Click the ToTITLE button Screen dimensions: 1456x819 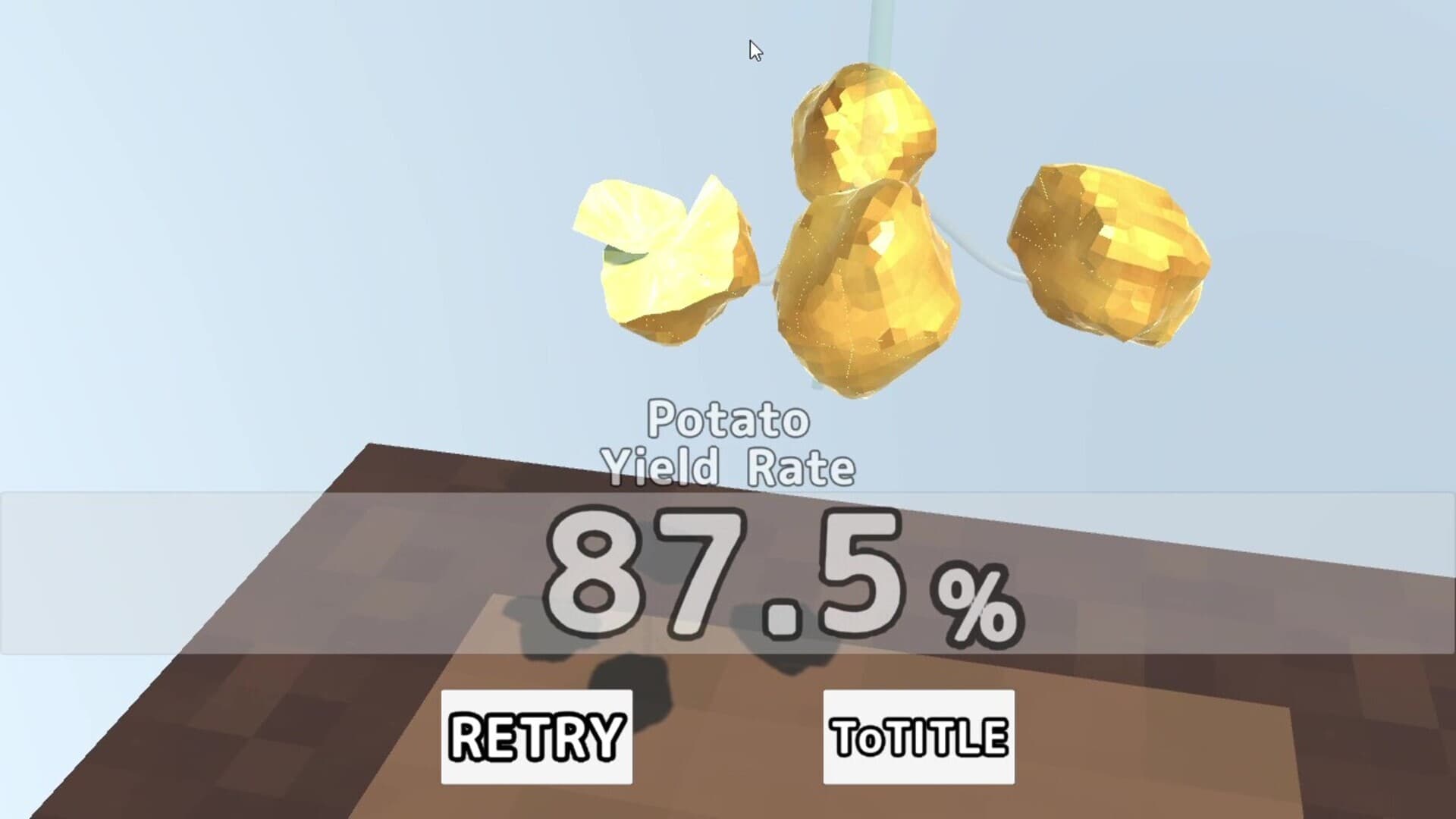[x=918, y=736]
